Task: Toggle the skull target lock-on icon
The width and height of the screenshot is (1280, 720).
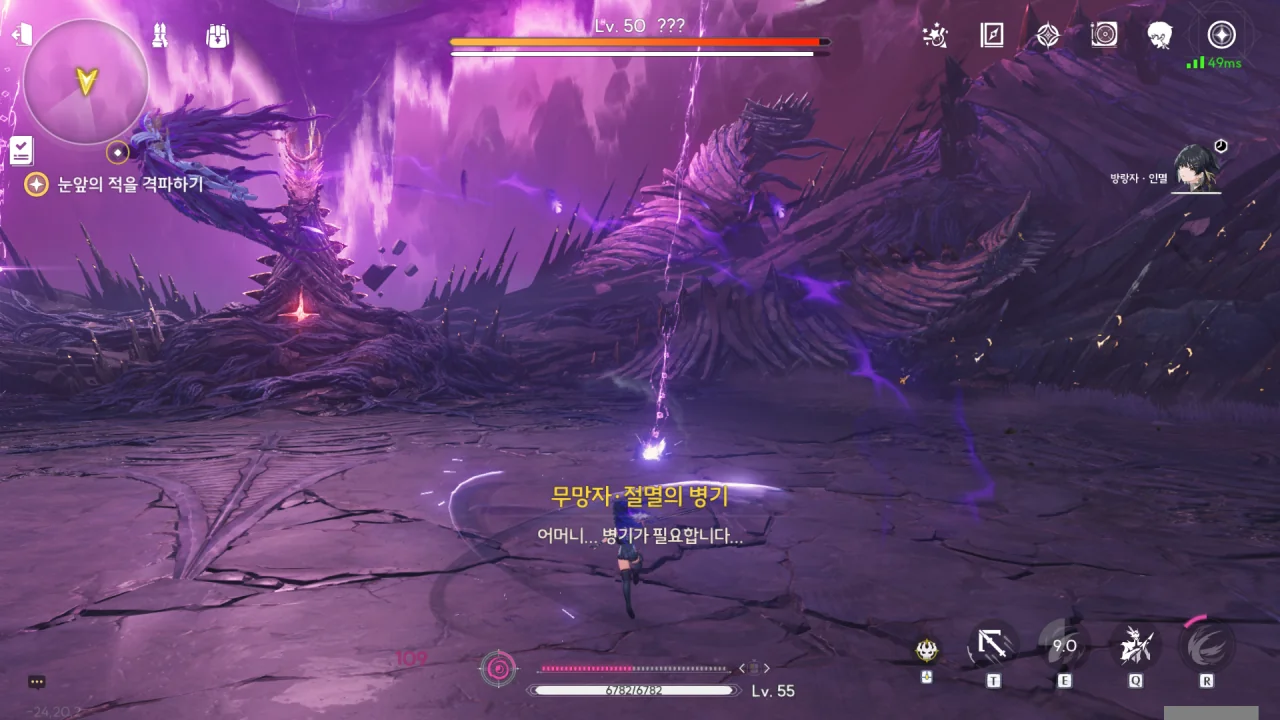Action: (928, 650)
